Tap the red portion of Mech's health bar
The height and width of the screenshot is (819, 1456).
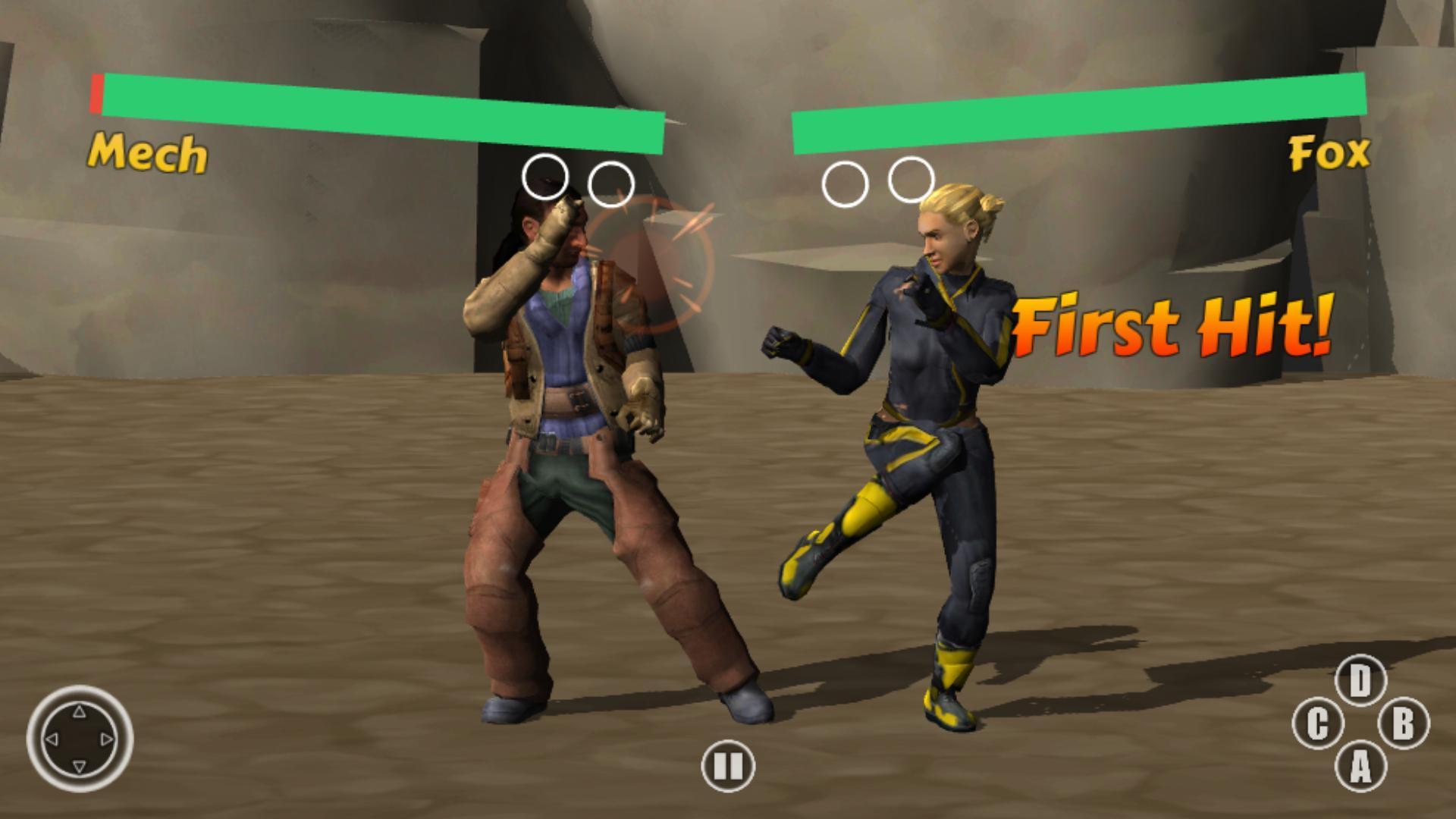[x=97, y=93]
